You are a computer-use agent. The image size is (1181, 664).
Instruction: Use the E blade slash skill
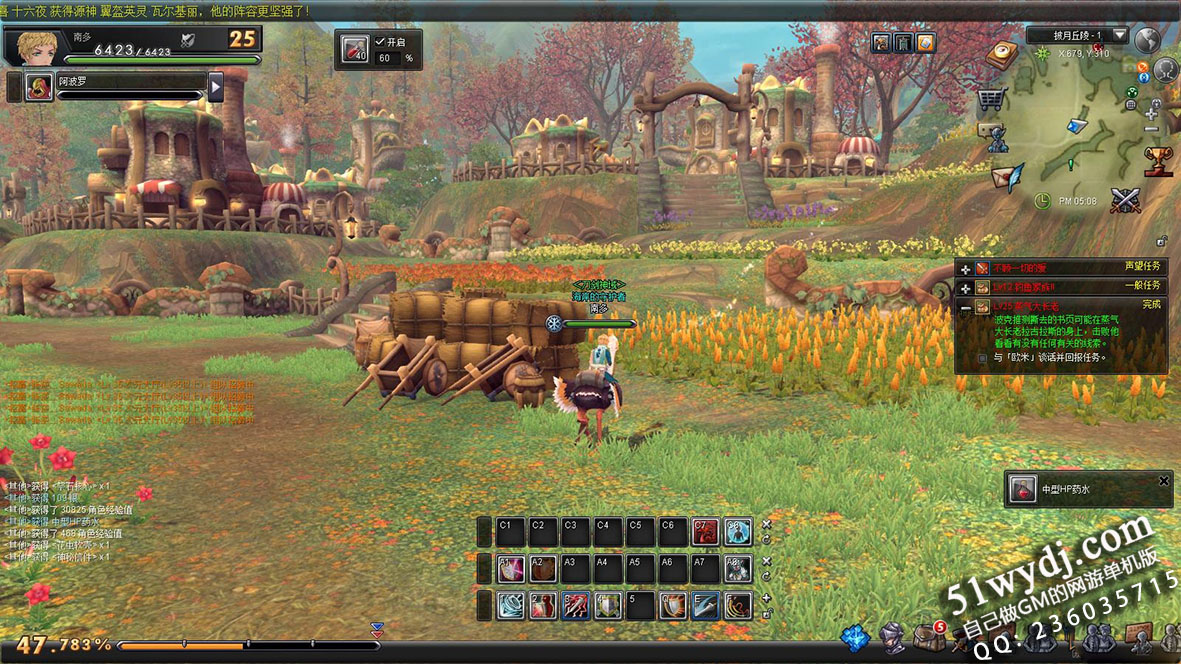coord(705,605)
